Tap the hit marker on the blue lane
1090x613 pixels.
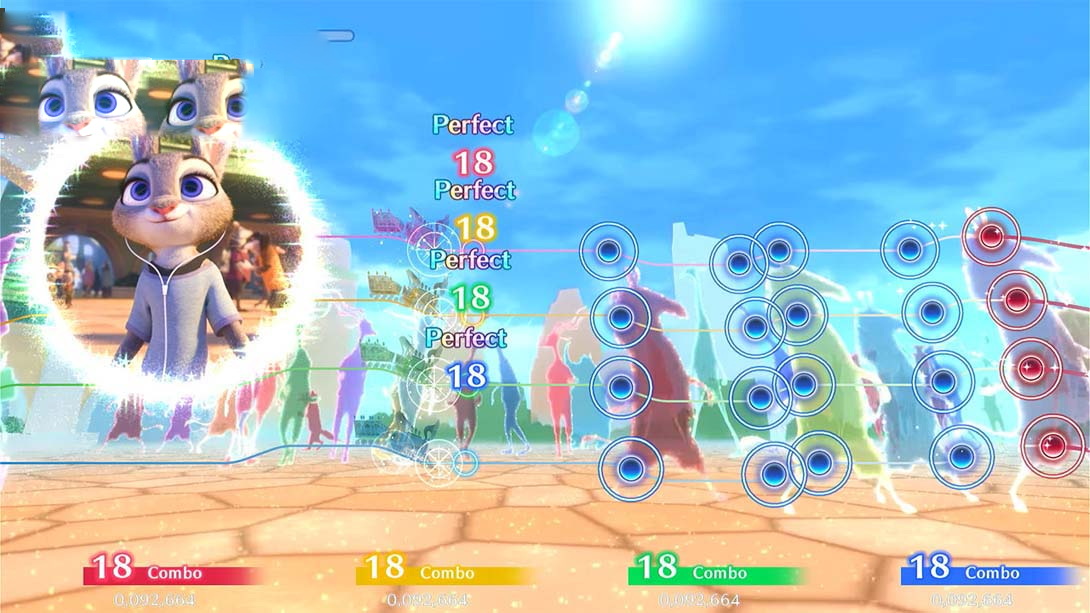(x=437, y=462)
